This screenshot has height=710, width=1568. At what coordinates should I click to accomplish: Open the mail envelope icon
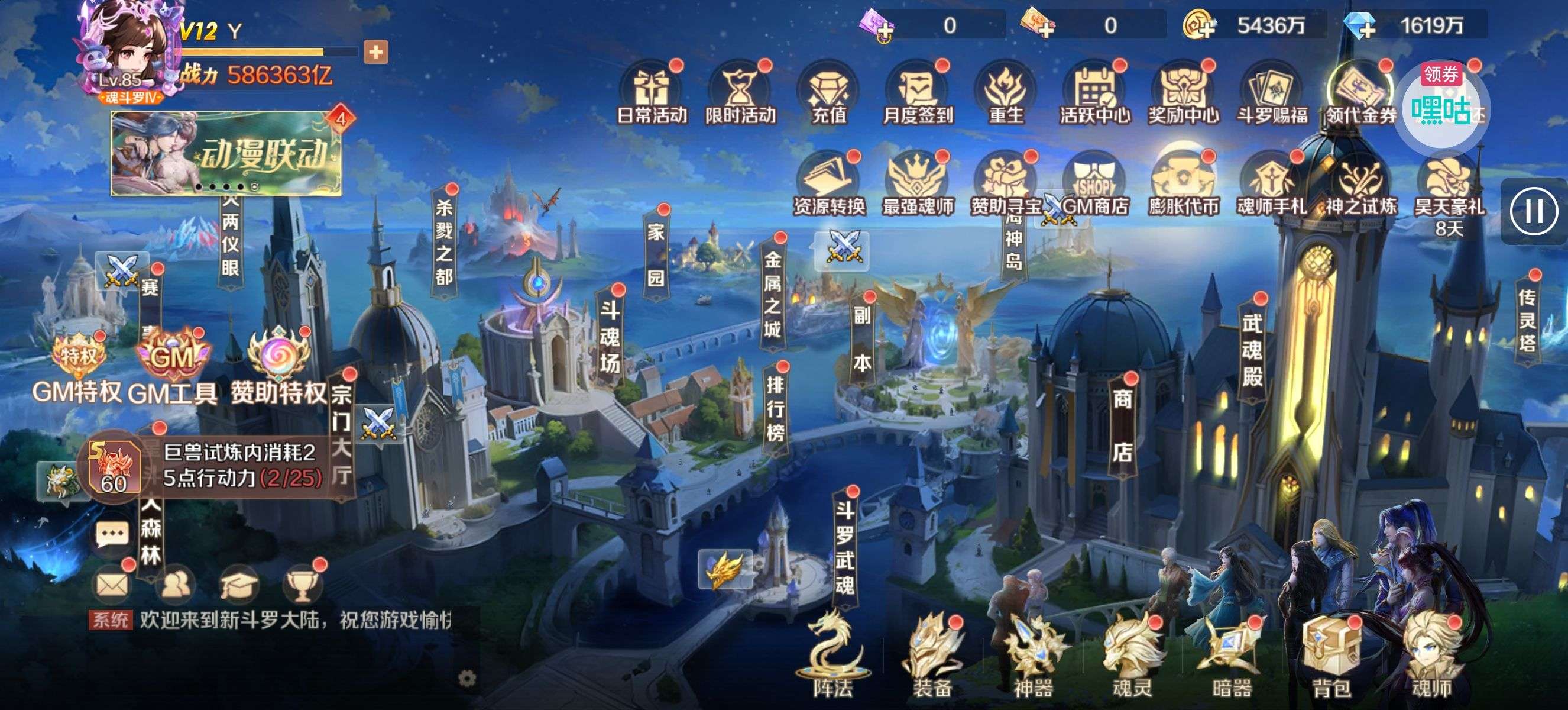pyautogui.click(x=112, y=585)
